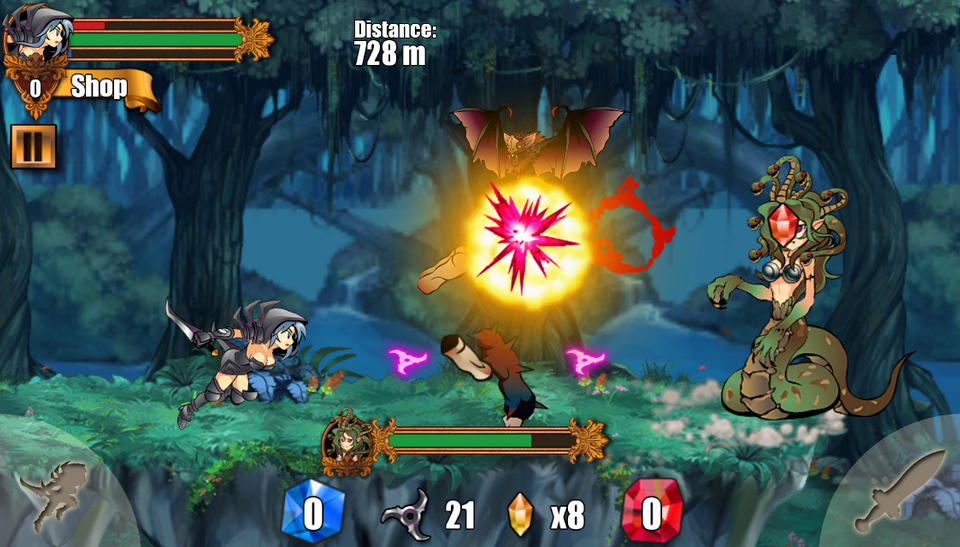This screenshot has height=547, width=960.
Task: Tap the sword attack button
Action: [898, 491]
